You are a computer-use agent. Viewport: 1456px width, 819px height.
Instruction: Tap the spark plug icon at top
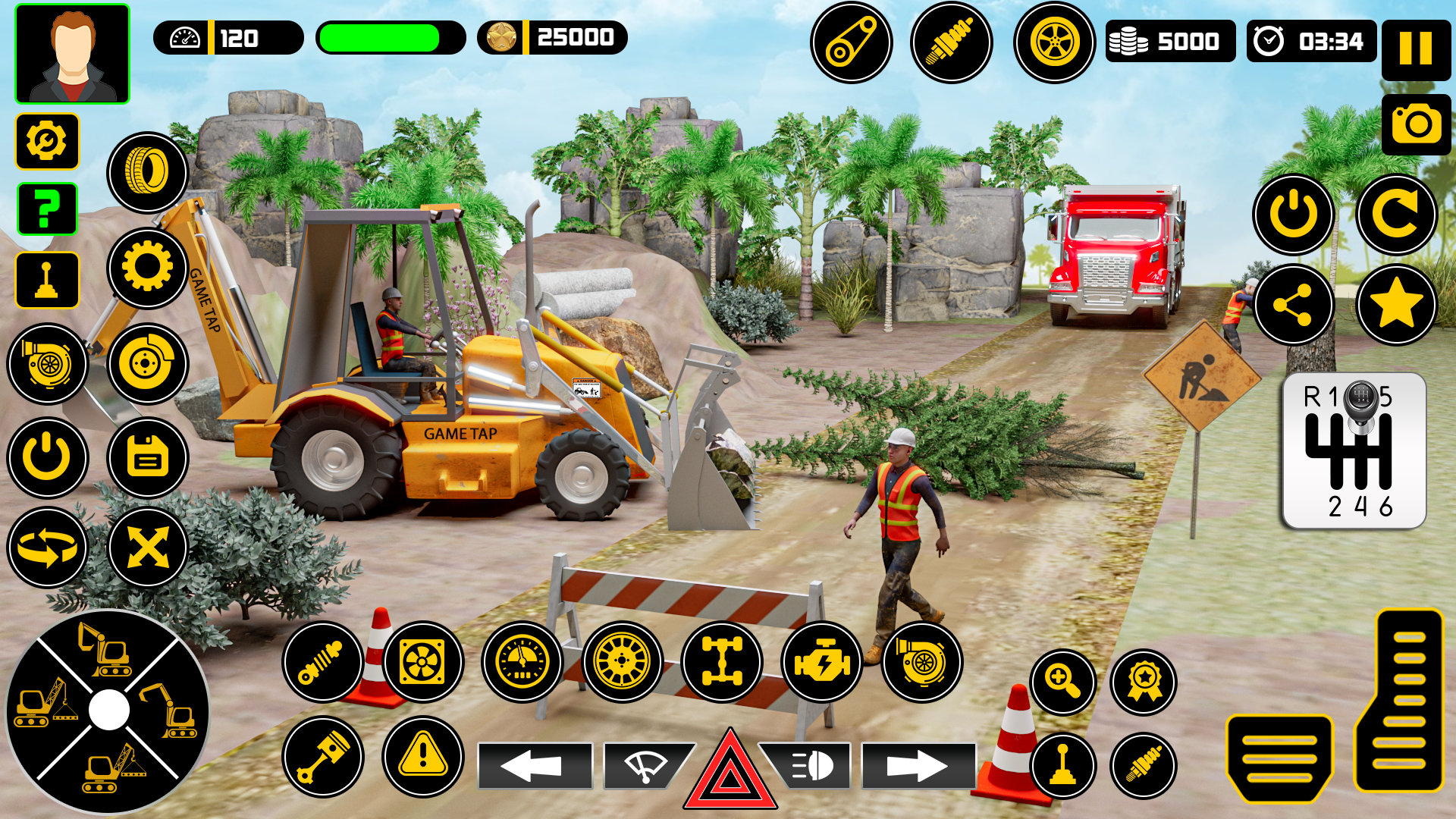[x=951, y=42]
